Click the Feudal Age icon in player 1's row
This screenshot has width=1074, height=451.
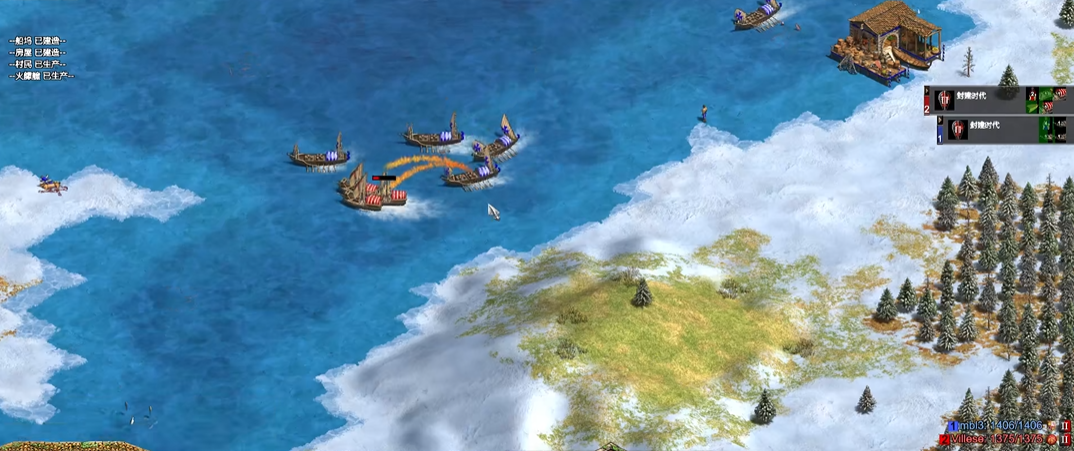click(x=959, y=128)
